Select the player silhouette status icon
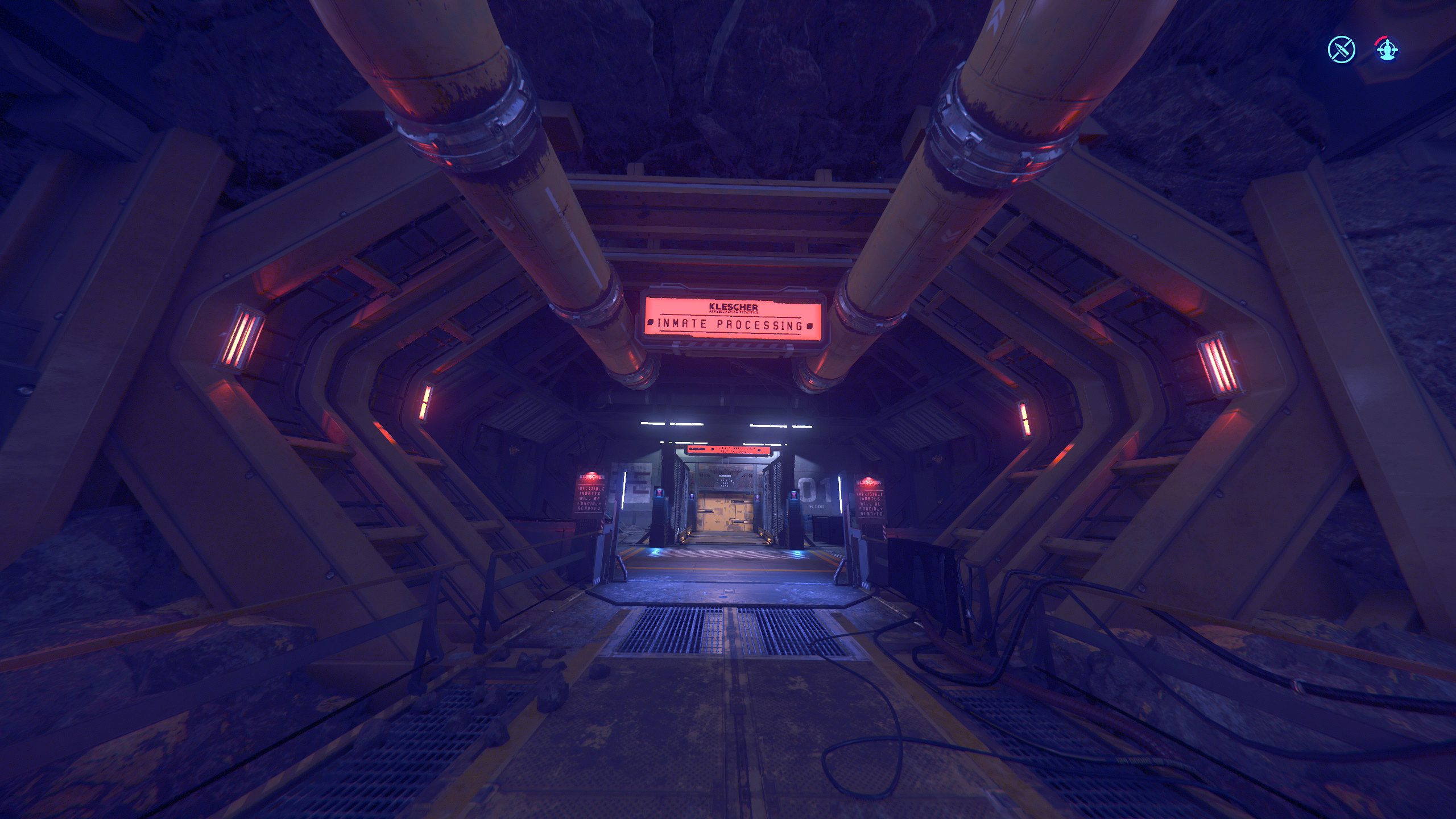The height and width of the screenshot is (819, 1456). click(1387, 50)
